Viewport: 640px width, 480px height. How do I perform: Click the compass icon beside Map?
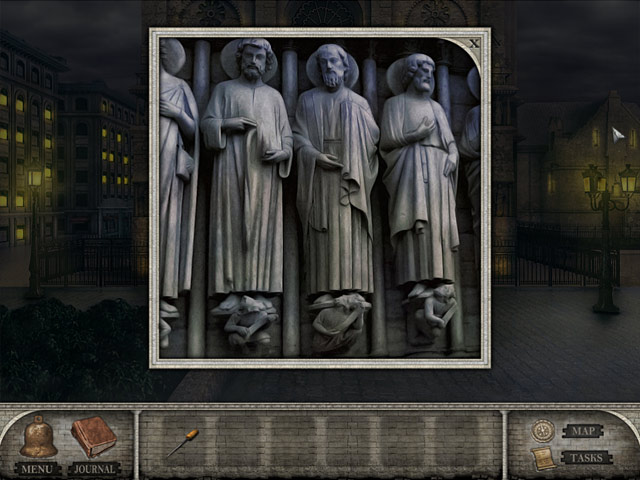[542, 430]
